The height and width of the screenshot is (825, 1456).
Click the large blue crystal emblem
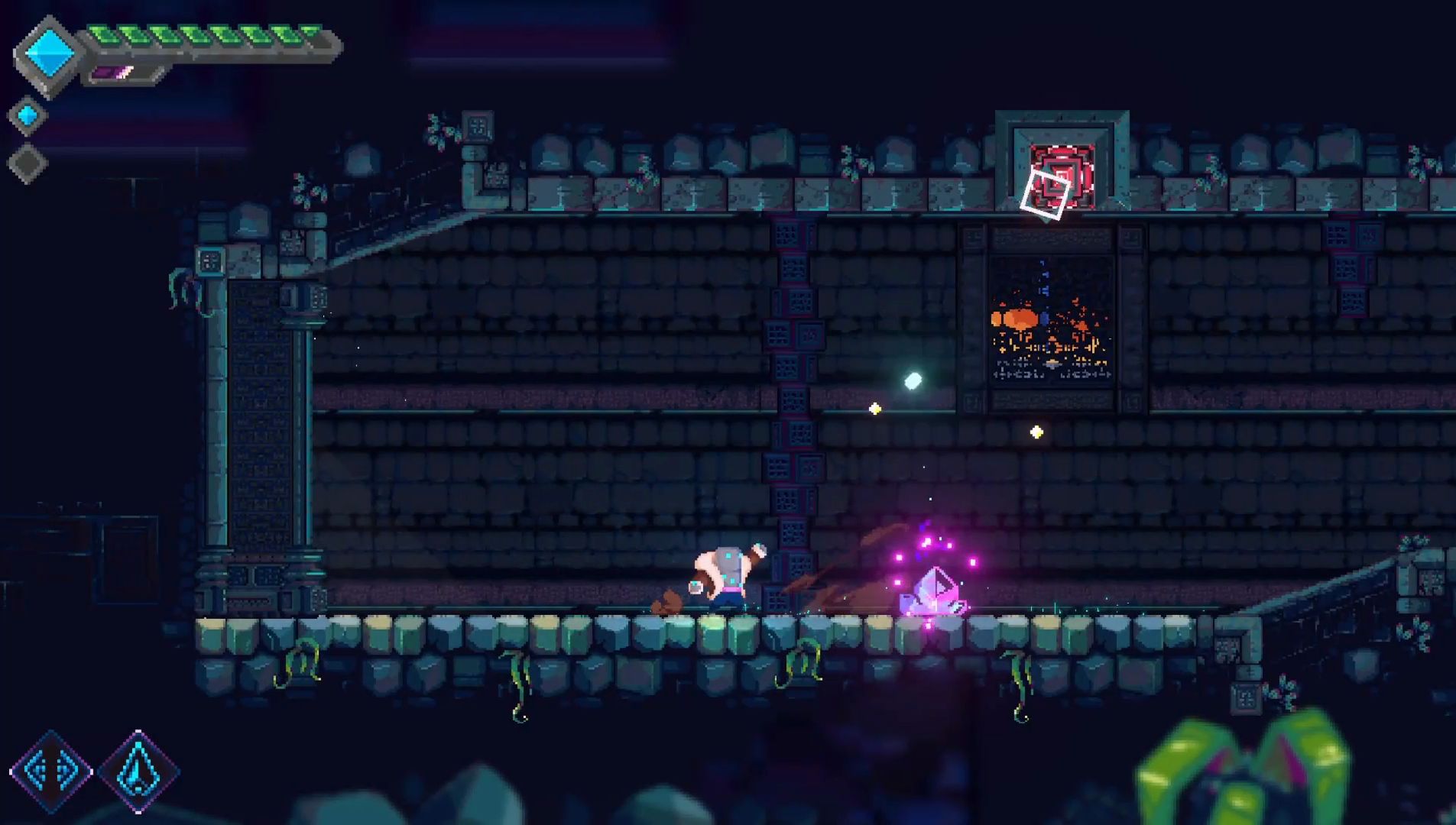(x=49, y=54)
